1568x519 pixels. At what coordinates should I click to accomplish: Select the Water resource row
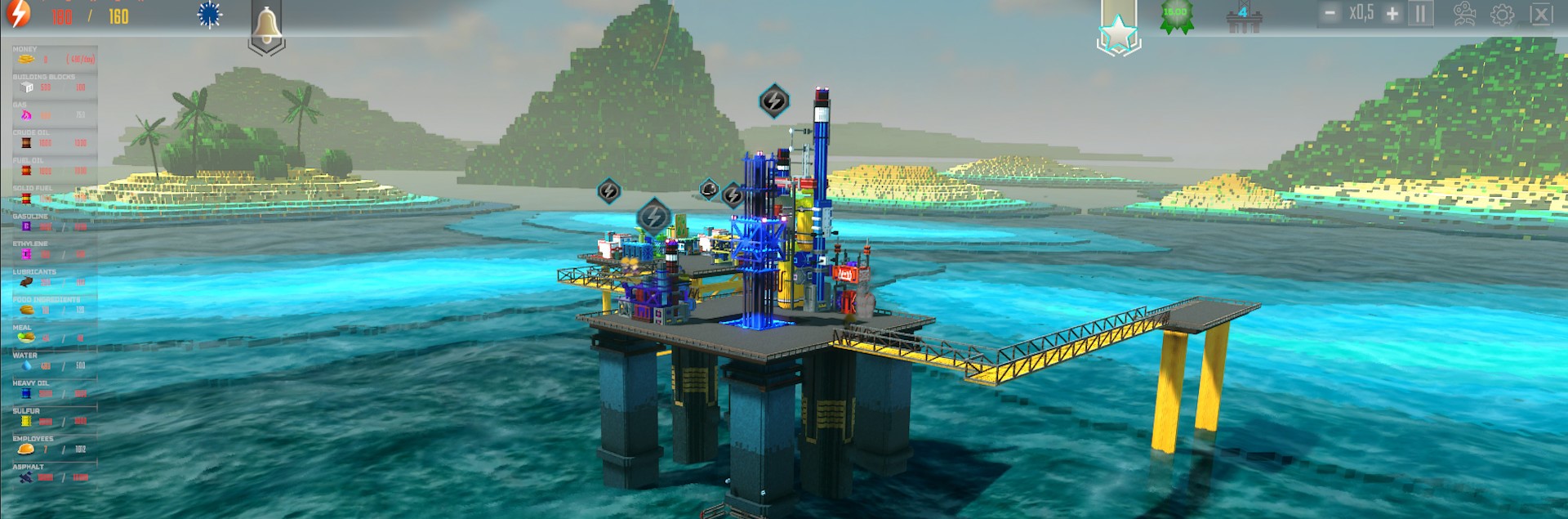tap(54, 362)
